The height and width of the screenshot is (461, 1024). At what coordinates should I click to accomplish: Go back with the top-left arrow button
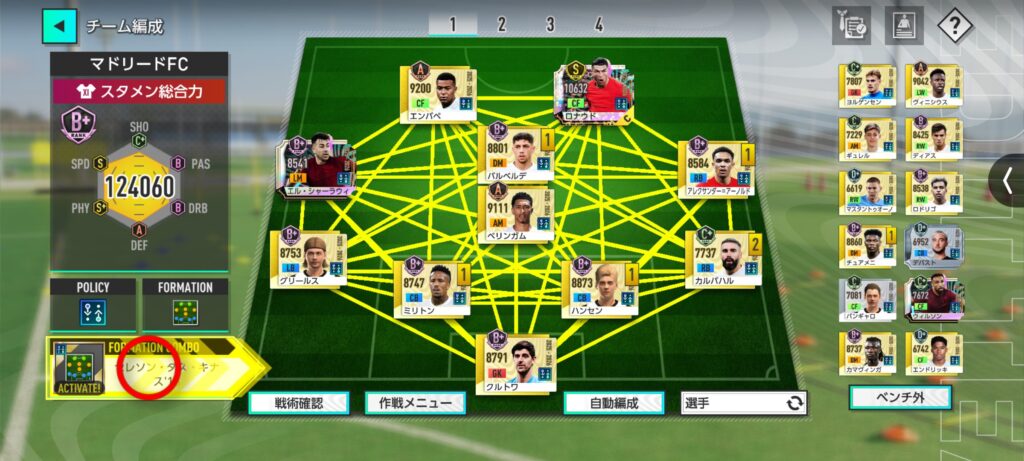[x=59, y=26]
